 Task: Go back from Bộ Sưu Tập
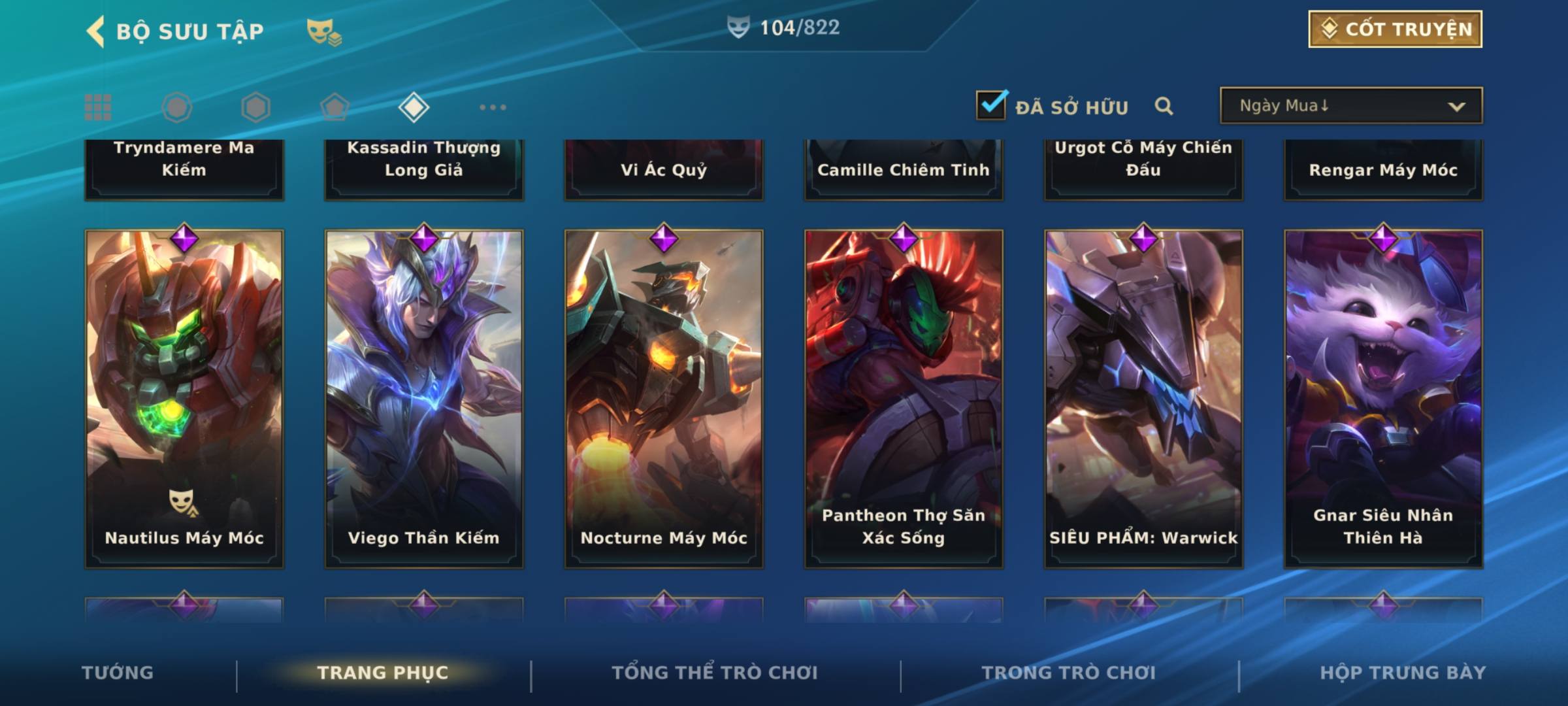[96, 31]
